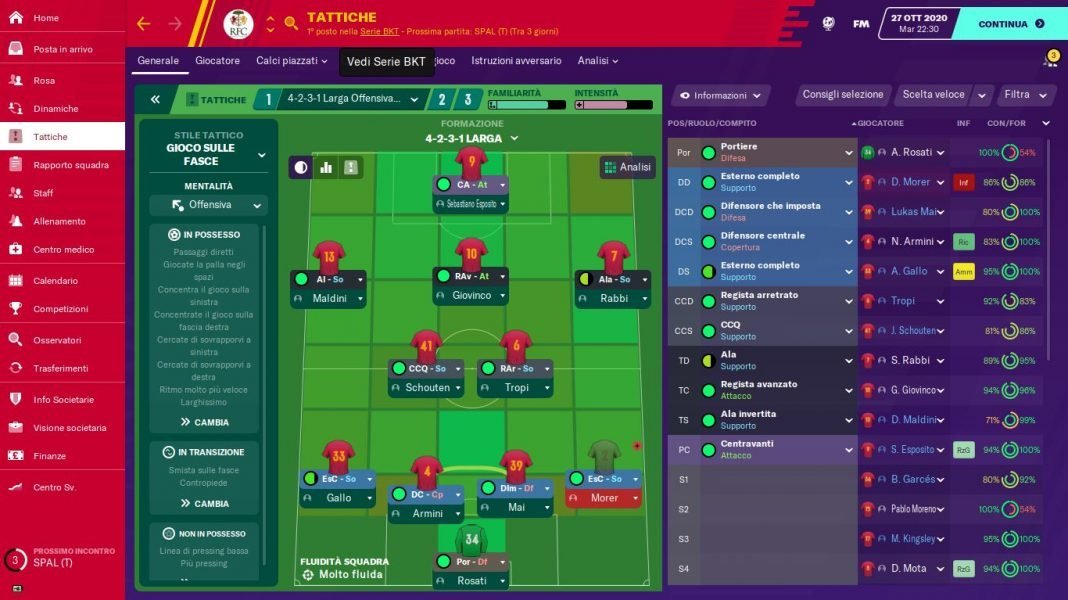Open the Informazioni view dropdown

point(720,96)
